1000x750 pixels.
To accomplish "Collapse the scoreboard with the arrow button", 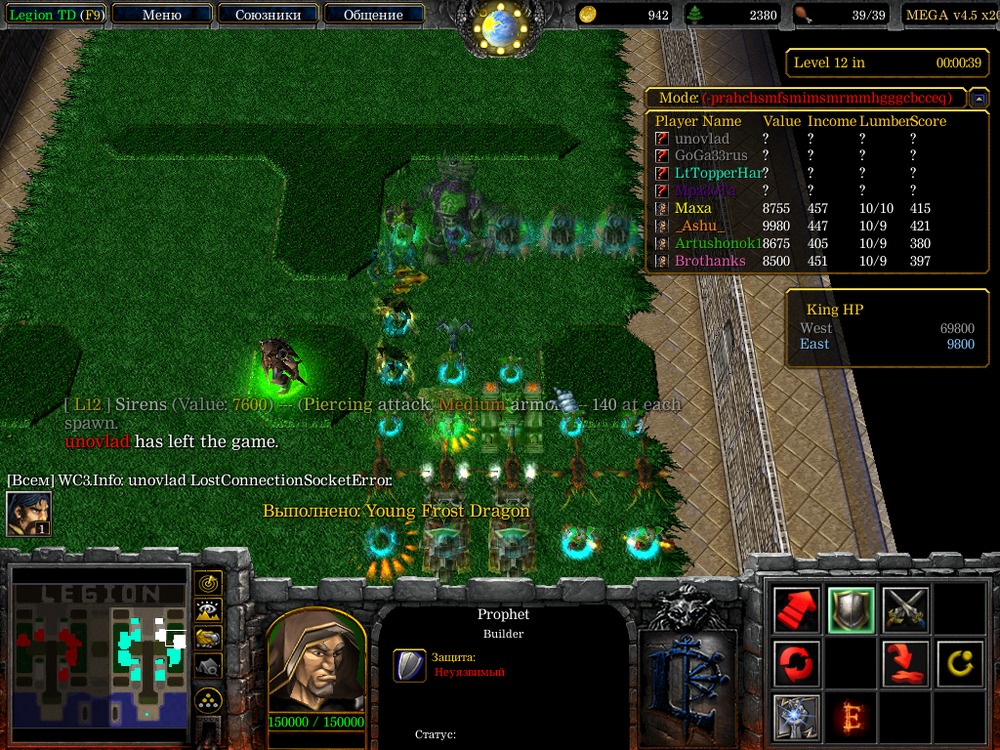I will 979,98.
